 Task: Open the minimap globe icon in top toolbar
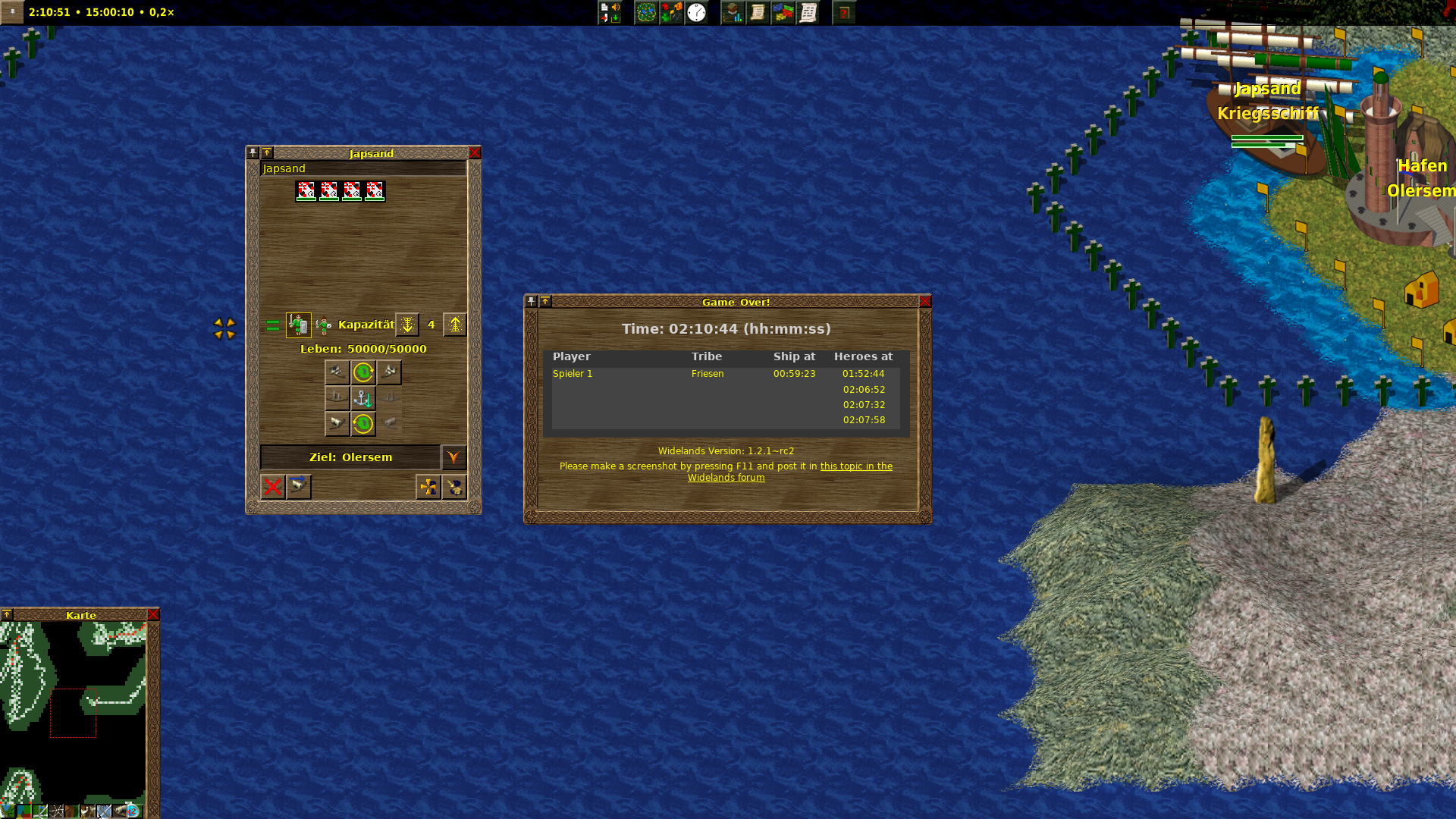click(x=646, y=13)
